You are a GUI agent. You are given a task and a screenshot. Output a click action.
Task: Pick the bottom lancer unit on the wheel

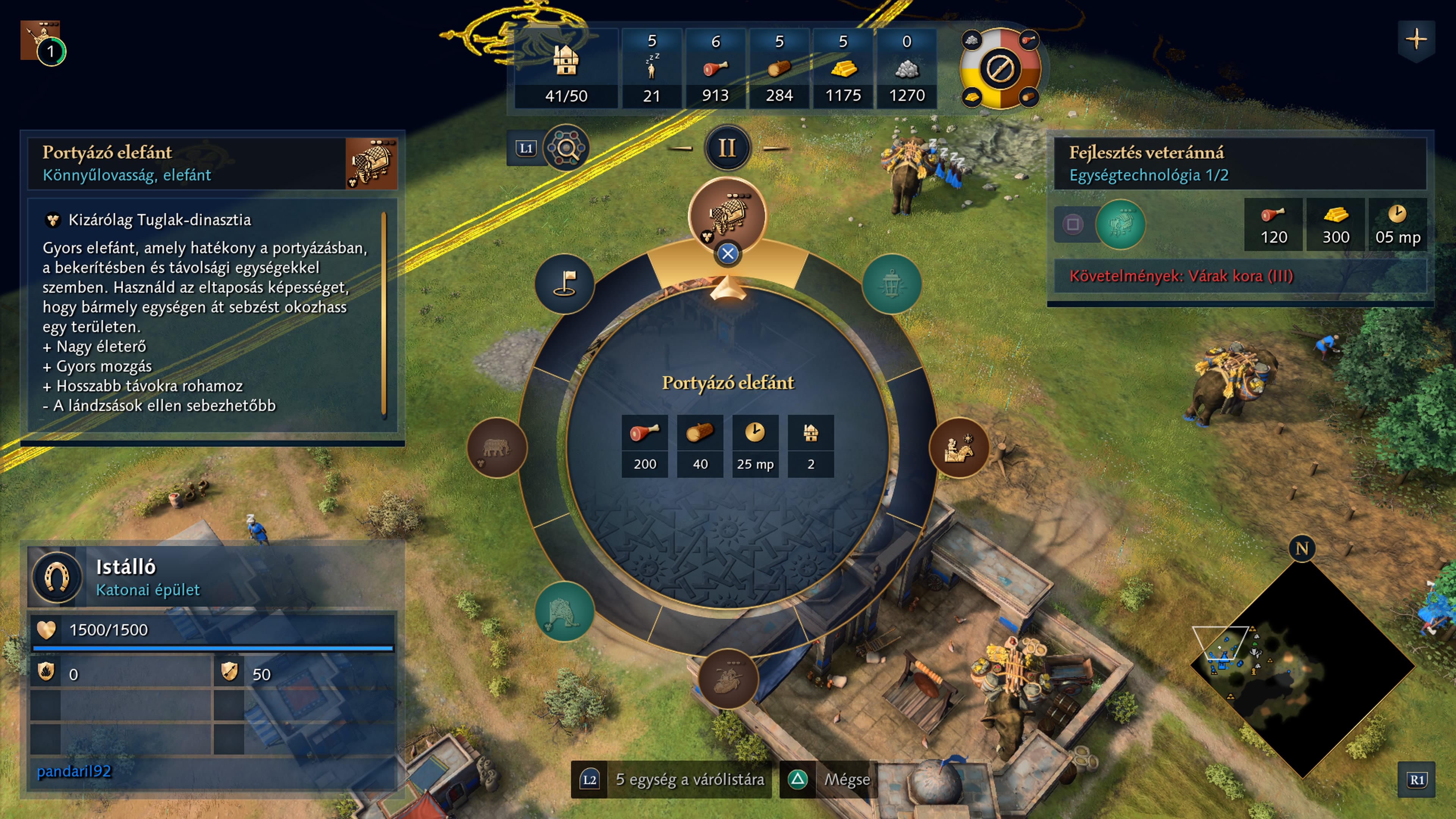tap(728, 678)
